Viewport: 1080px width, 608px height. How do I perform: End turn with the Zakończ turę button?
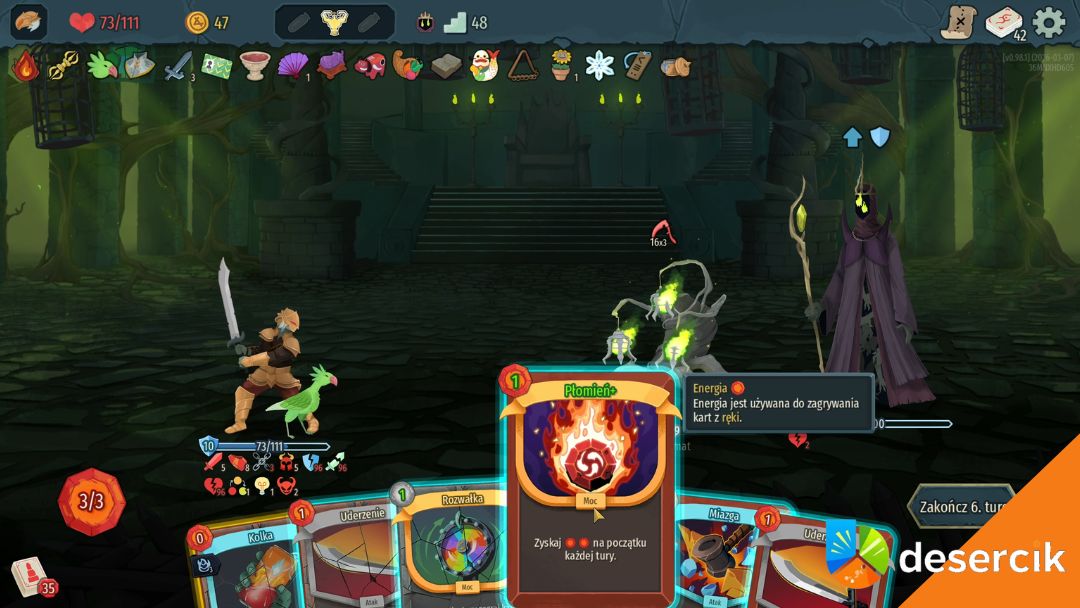tap(962, 506)
